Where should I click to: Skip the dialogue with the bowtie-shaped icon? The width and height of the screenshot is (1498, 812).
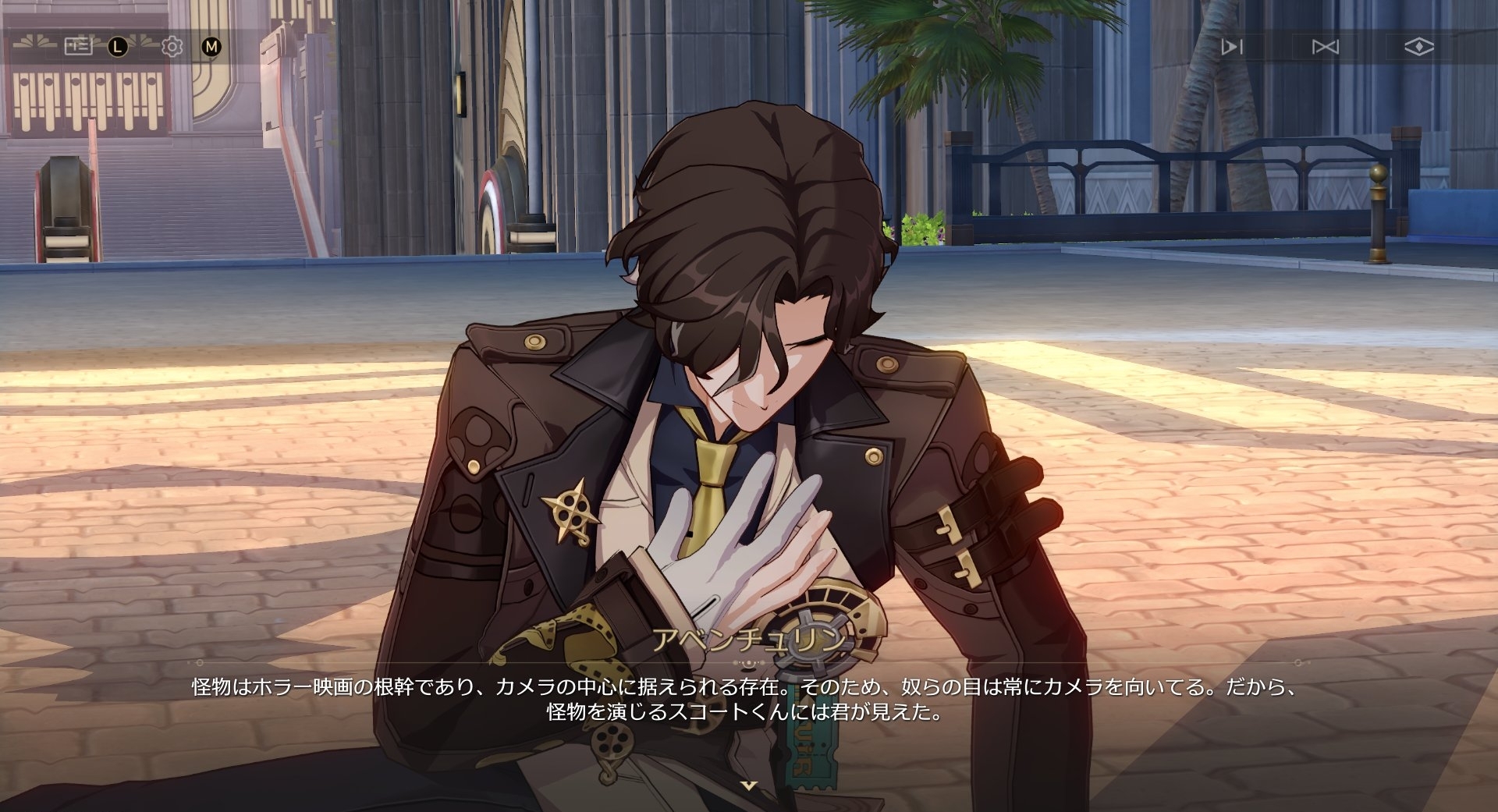1325,47
